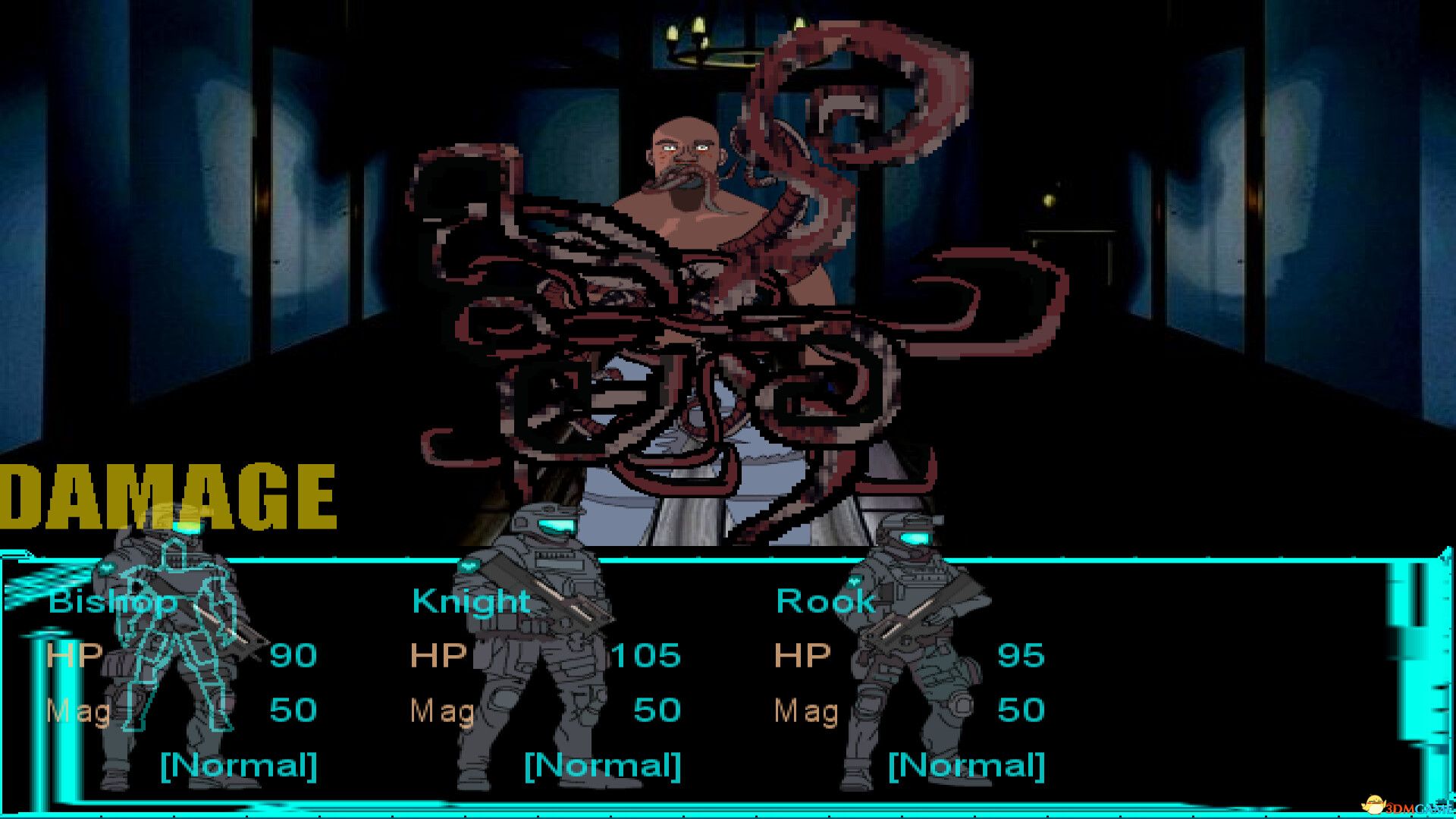Click the arrow indicator above Rook

click(x=855, y=580)
